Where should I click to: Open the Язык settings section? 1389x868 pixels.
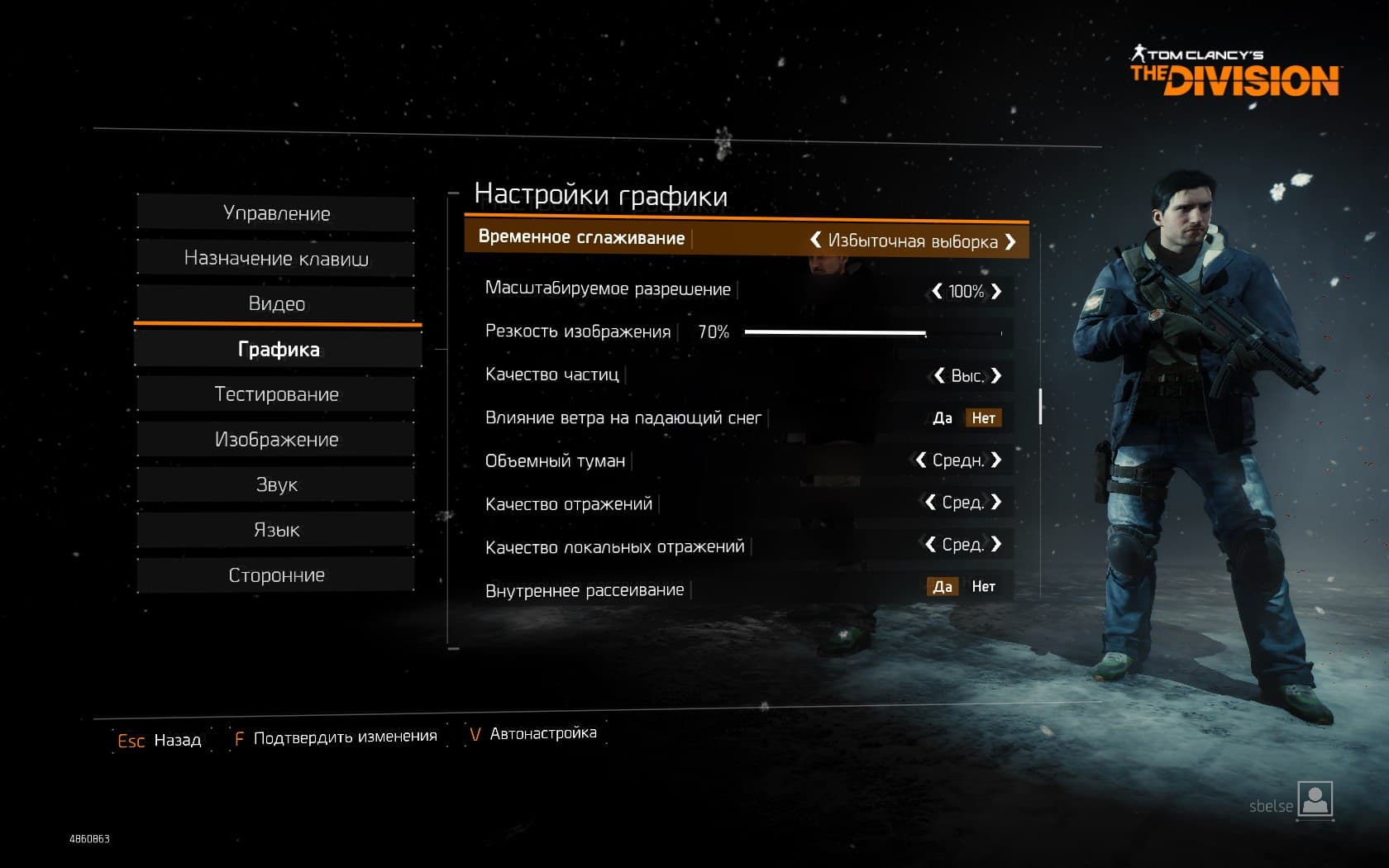(x=276, y=530)
